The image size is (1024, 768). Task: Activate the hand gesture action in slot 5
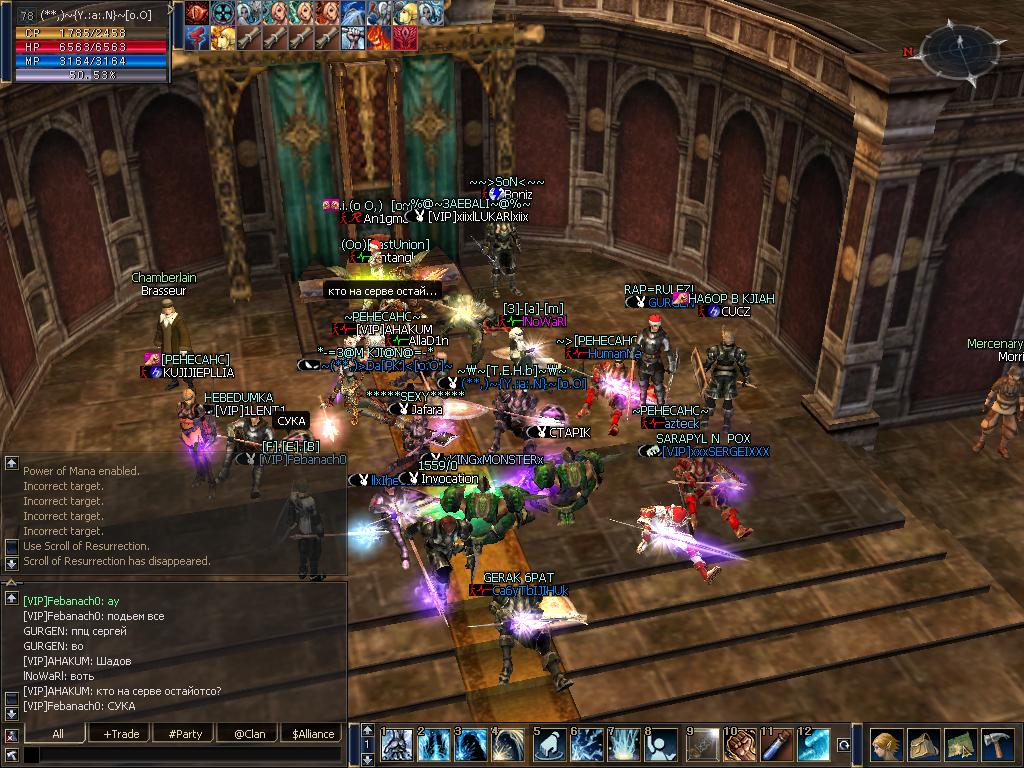548,745
